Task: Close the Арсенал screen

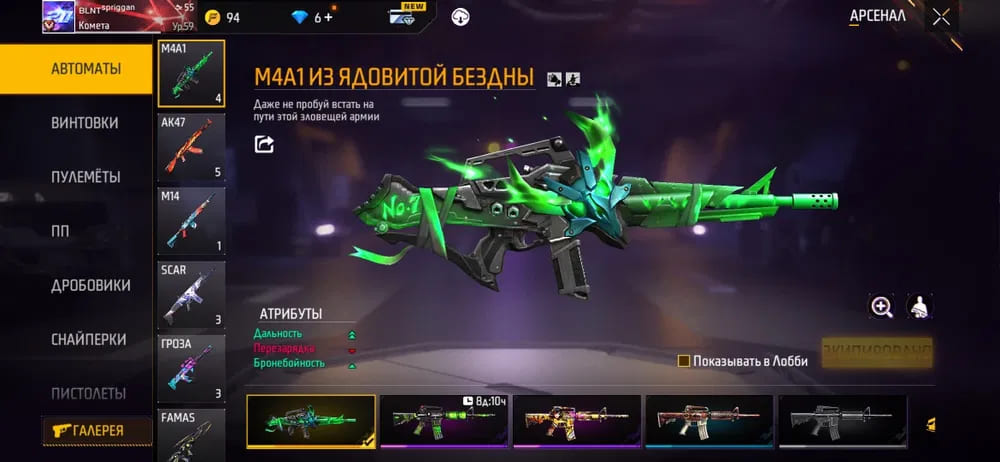Action: (x=941, y=16)
